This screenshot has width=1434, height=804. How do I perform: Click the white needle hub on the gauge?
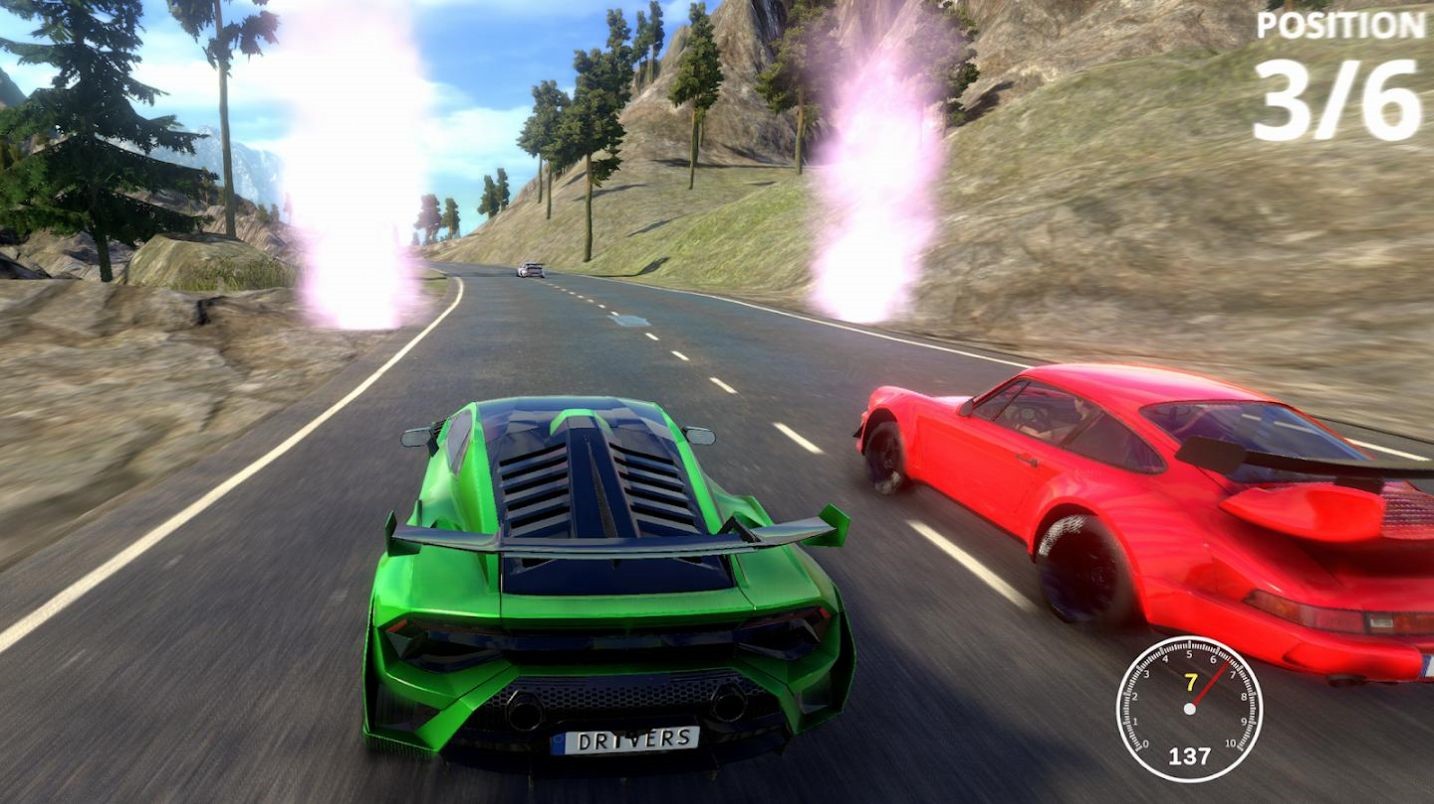pos(1191,709)
